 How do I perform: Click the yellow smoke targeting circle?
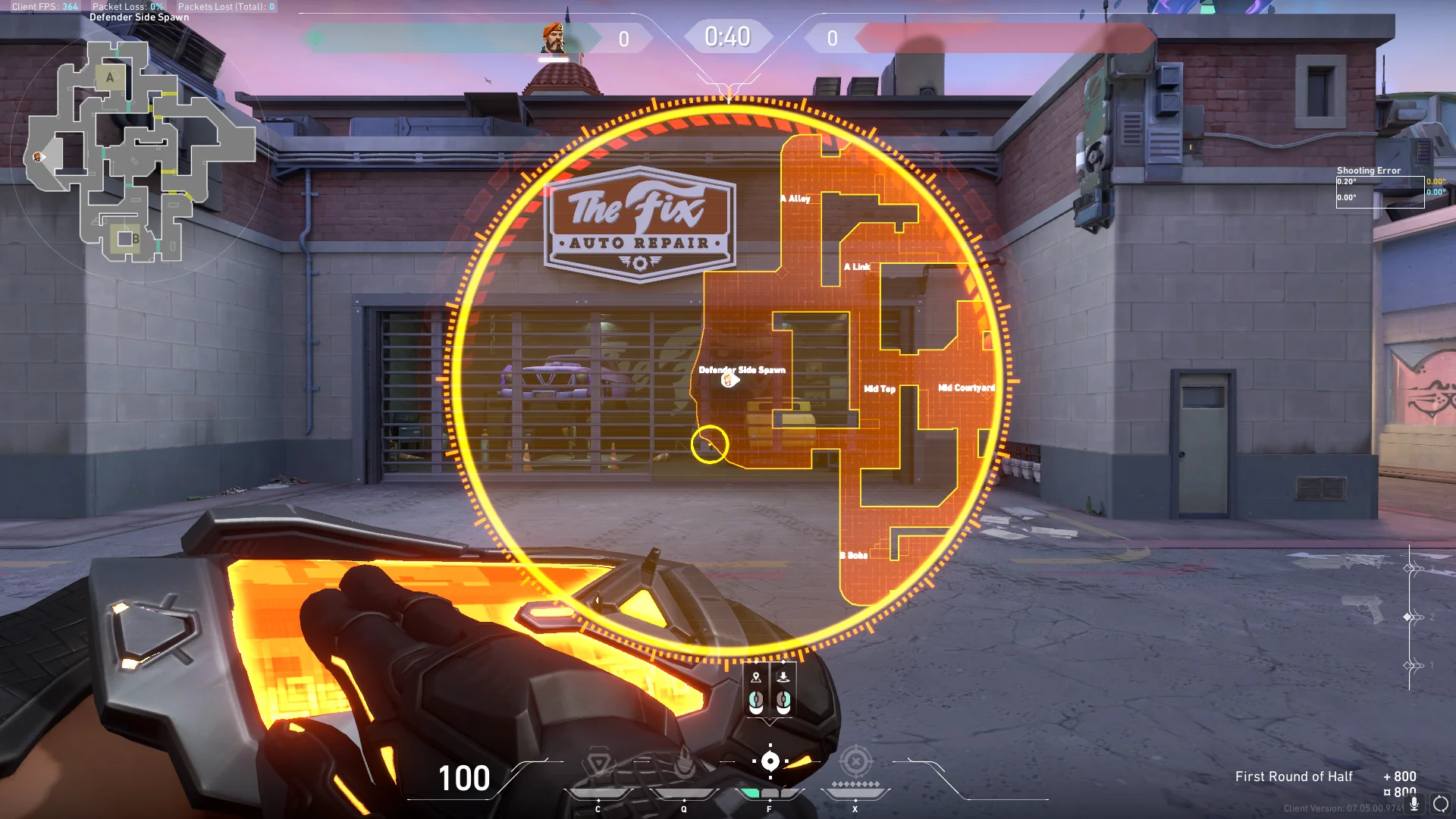[x=710, y=444]
